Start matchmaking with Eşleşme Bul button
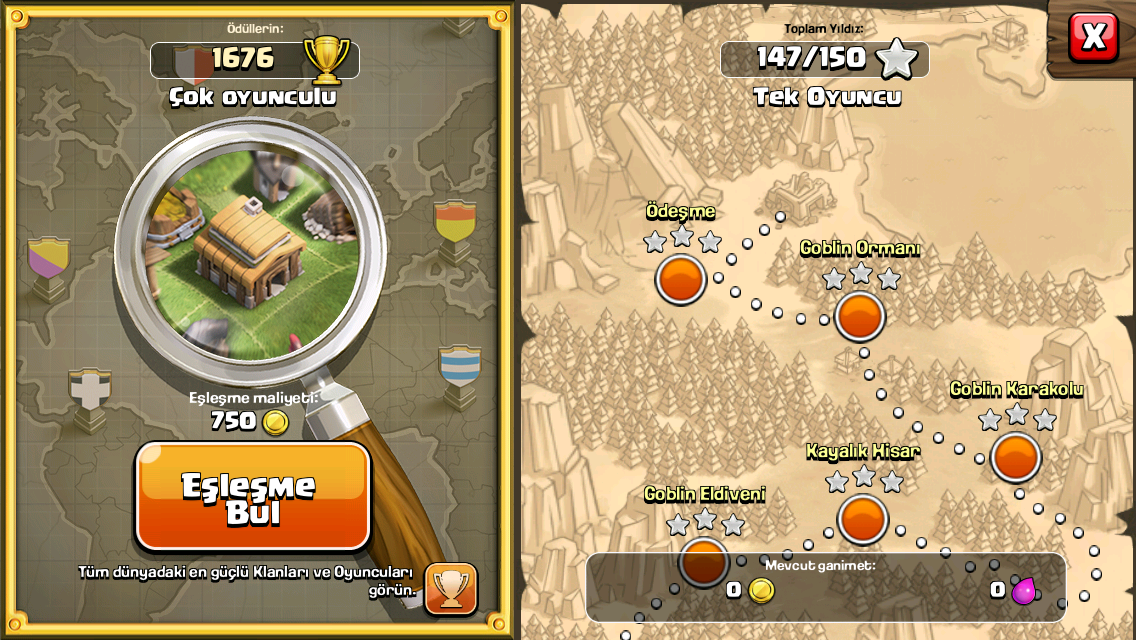Screen dimensions: 1136x640 (252, 496)
